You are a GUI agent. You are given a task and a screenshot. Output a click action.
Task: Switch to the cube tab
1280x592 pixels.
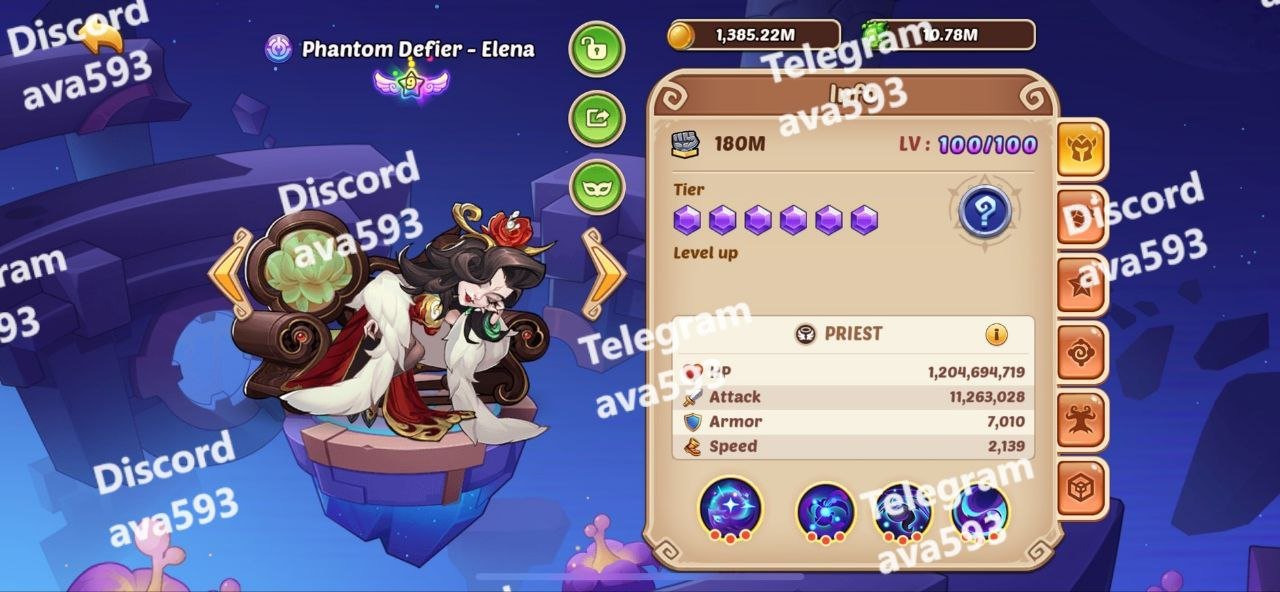click(1082, 489)
